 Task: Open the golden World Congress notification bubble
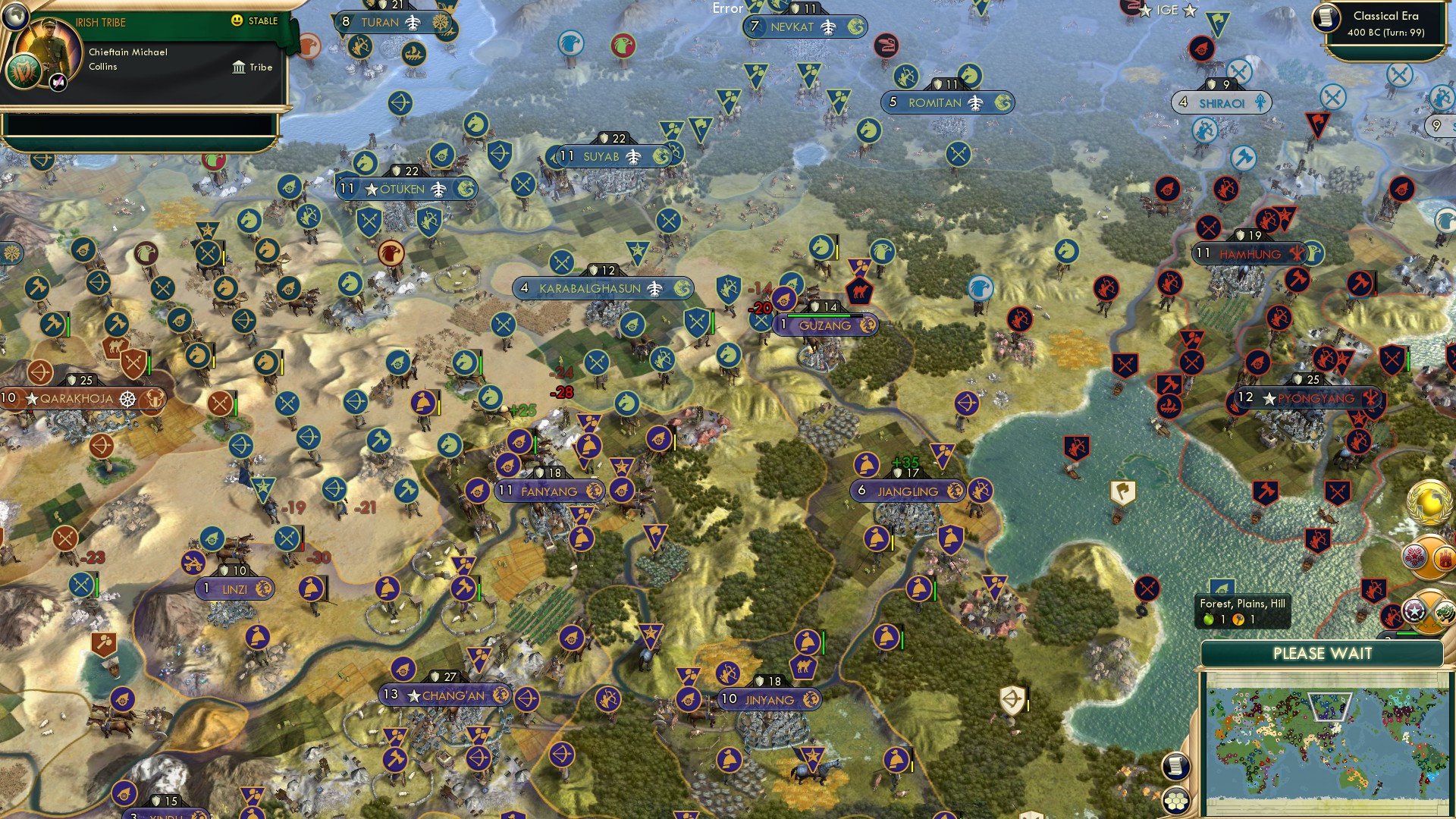1429,503
